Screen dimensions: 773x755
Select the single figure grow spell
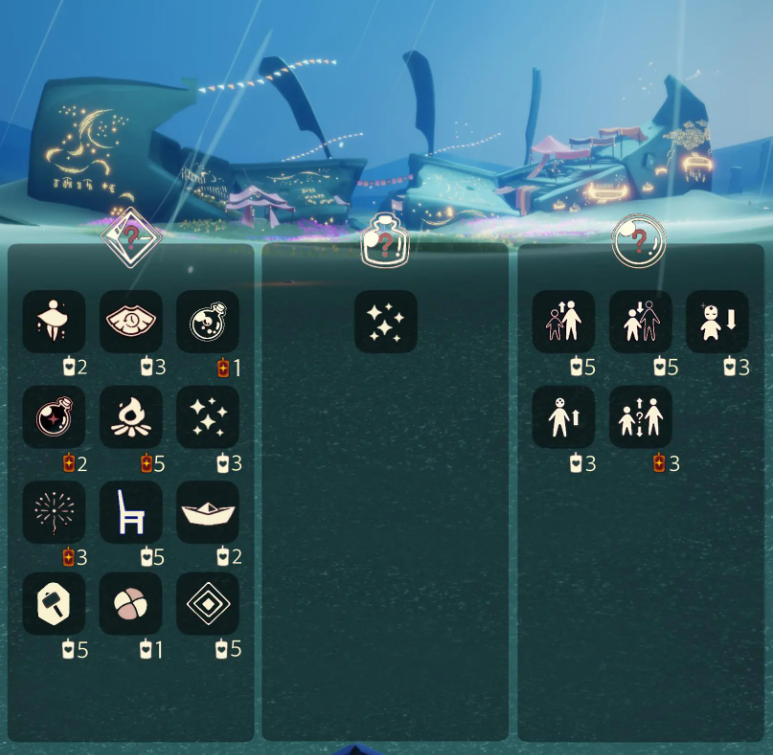point(563,417)
